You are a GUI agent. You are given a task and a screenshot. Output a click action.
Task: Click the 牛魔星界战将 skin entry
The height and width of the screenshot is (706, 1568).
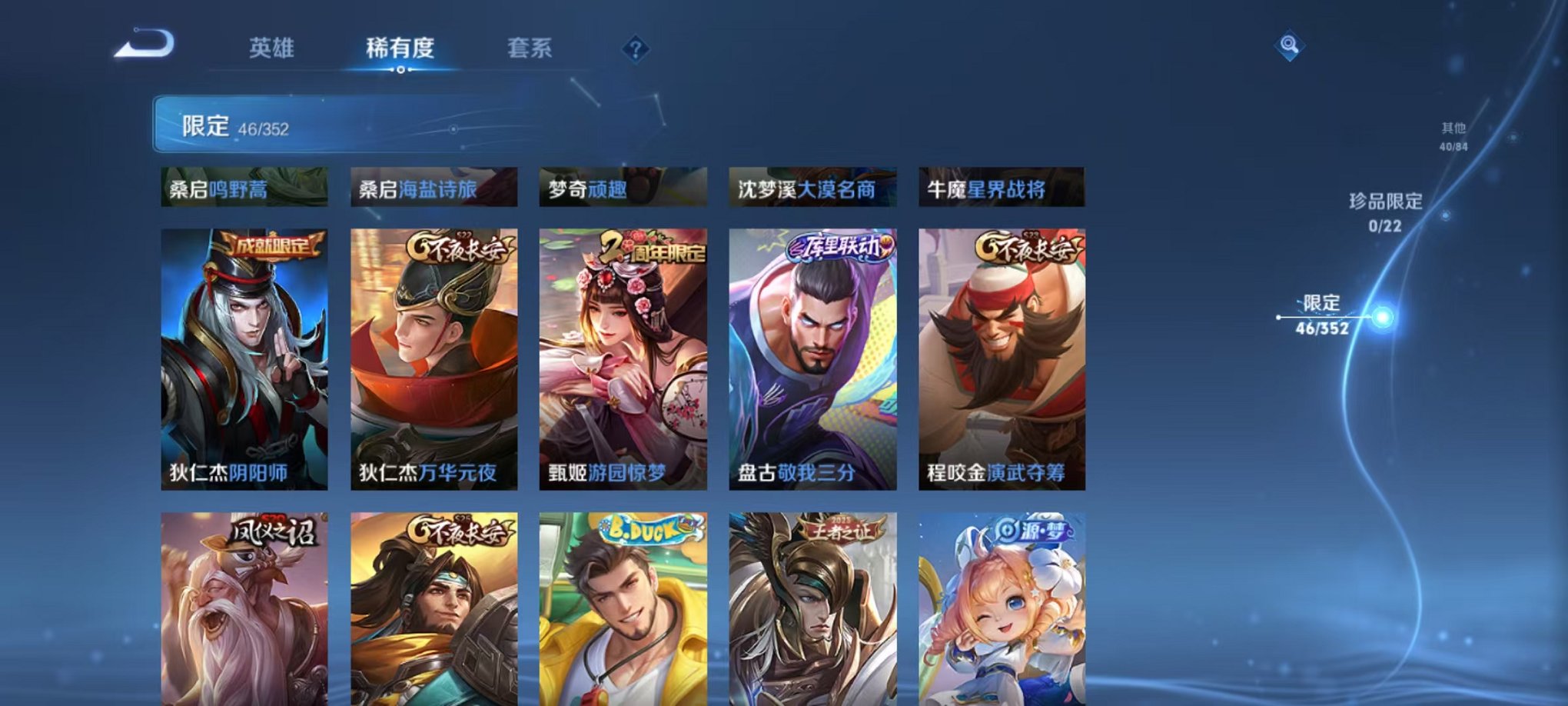(x=1001, y=188)
